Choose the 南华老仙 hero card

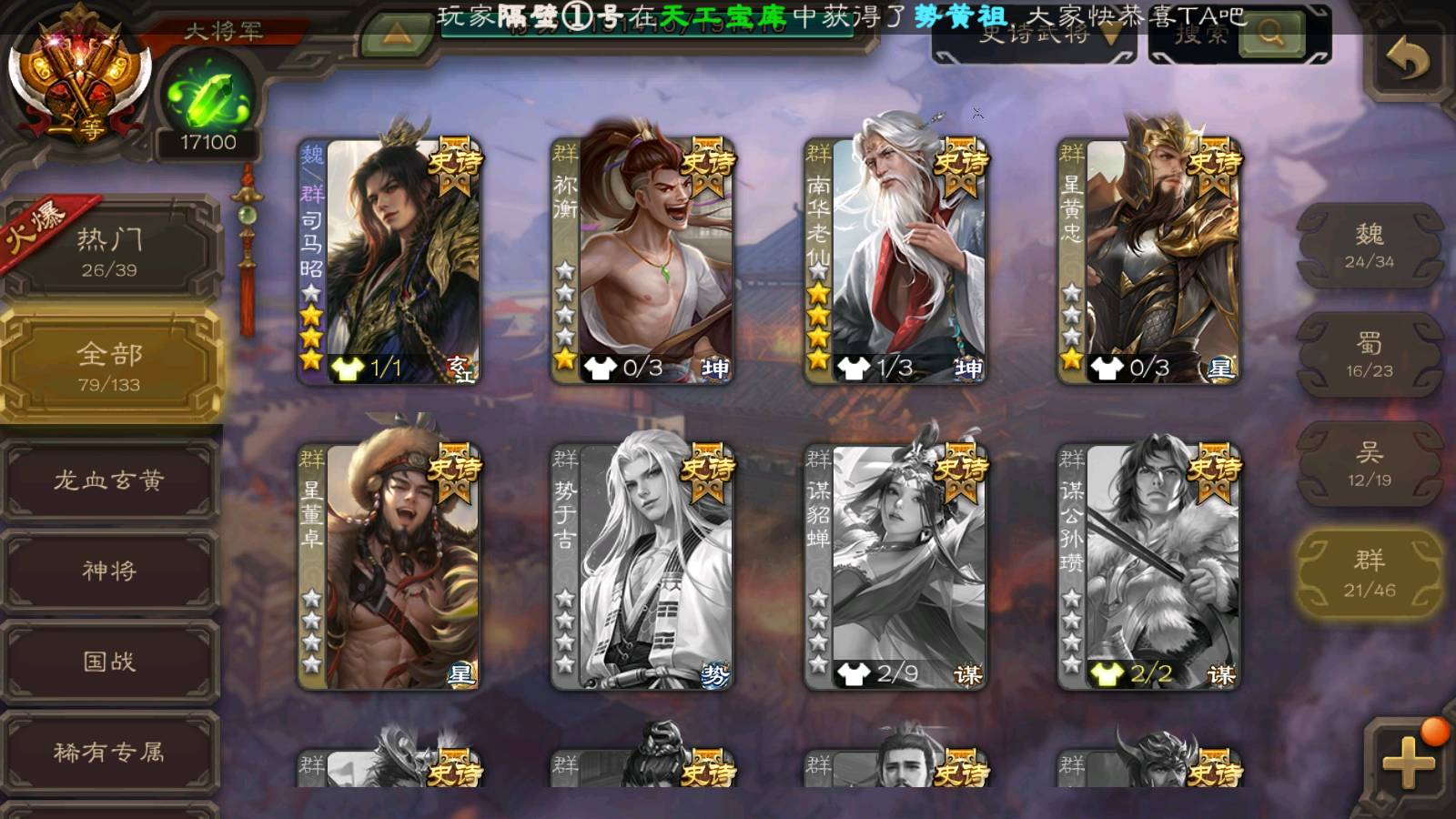[896, 261]
